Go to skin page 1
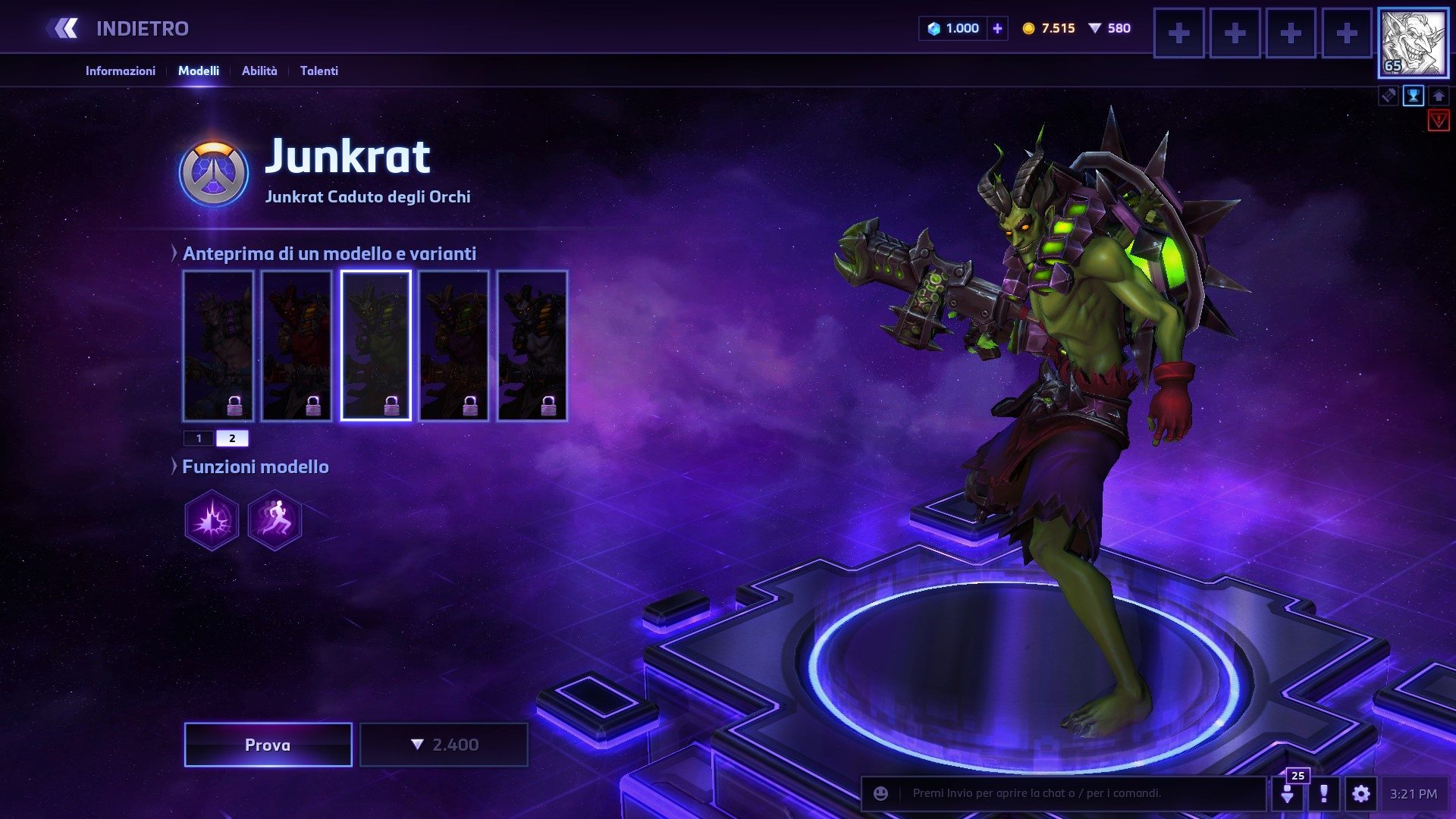 pyautogui.click(x=199, y=438)
